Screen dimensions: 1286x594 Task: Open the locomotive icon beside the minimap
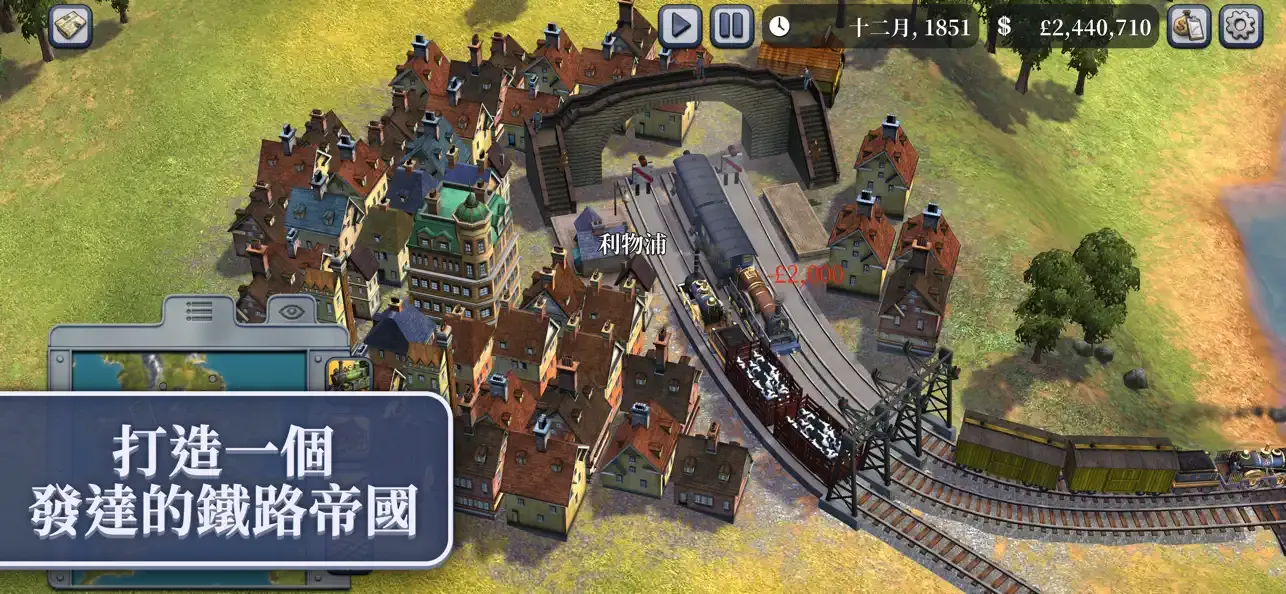click(349, 374)
